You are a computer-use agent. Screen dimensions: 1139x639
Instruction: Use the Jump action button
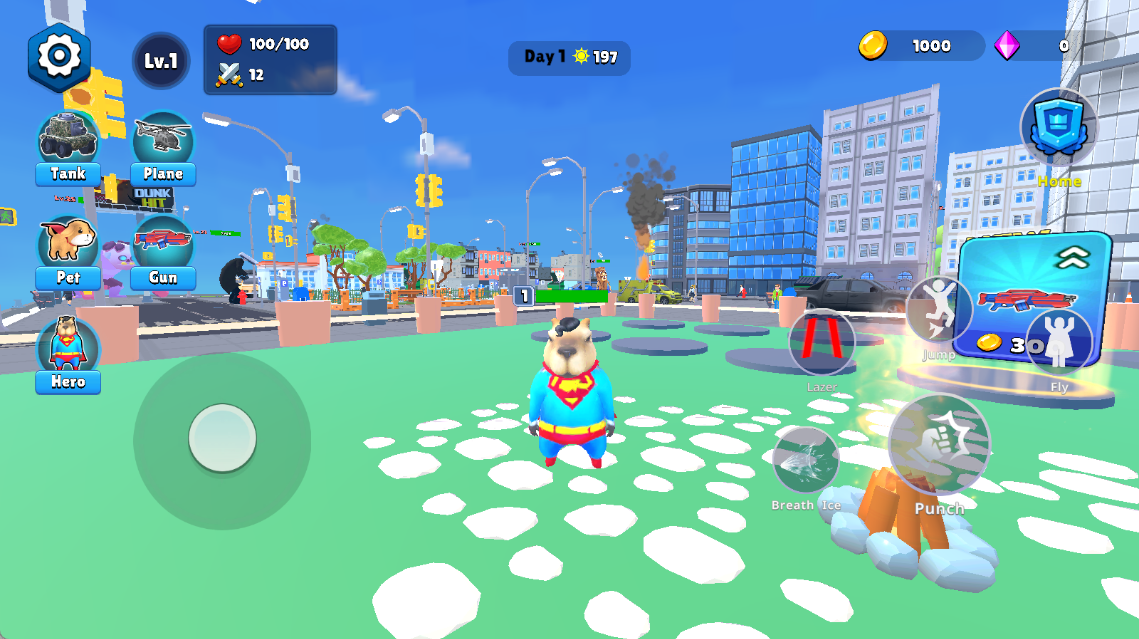click(938, 310)
